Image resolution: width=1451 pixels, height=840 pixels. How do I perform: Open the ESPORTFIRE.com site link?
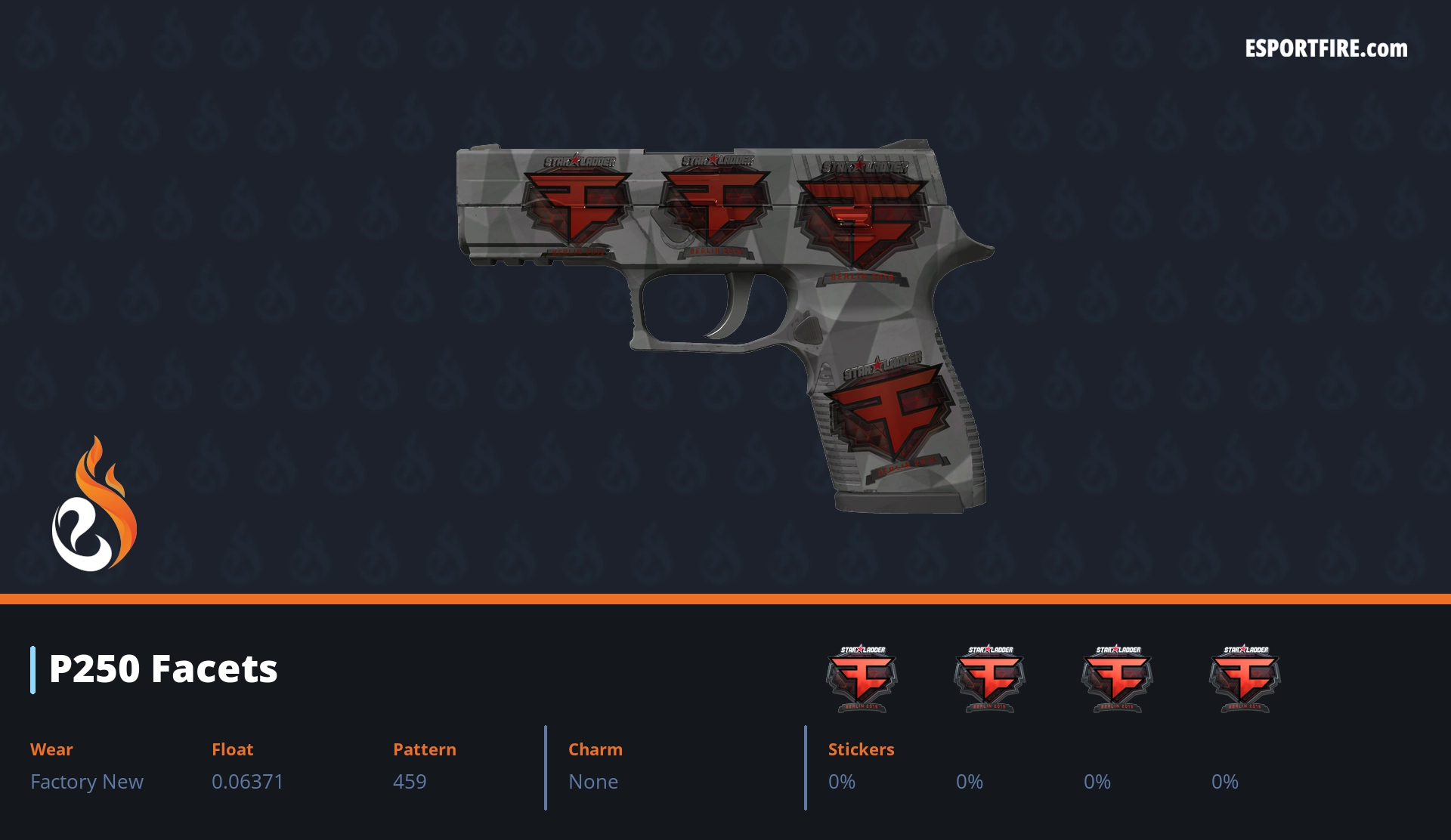1326,49
